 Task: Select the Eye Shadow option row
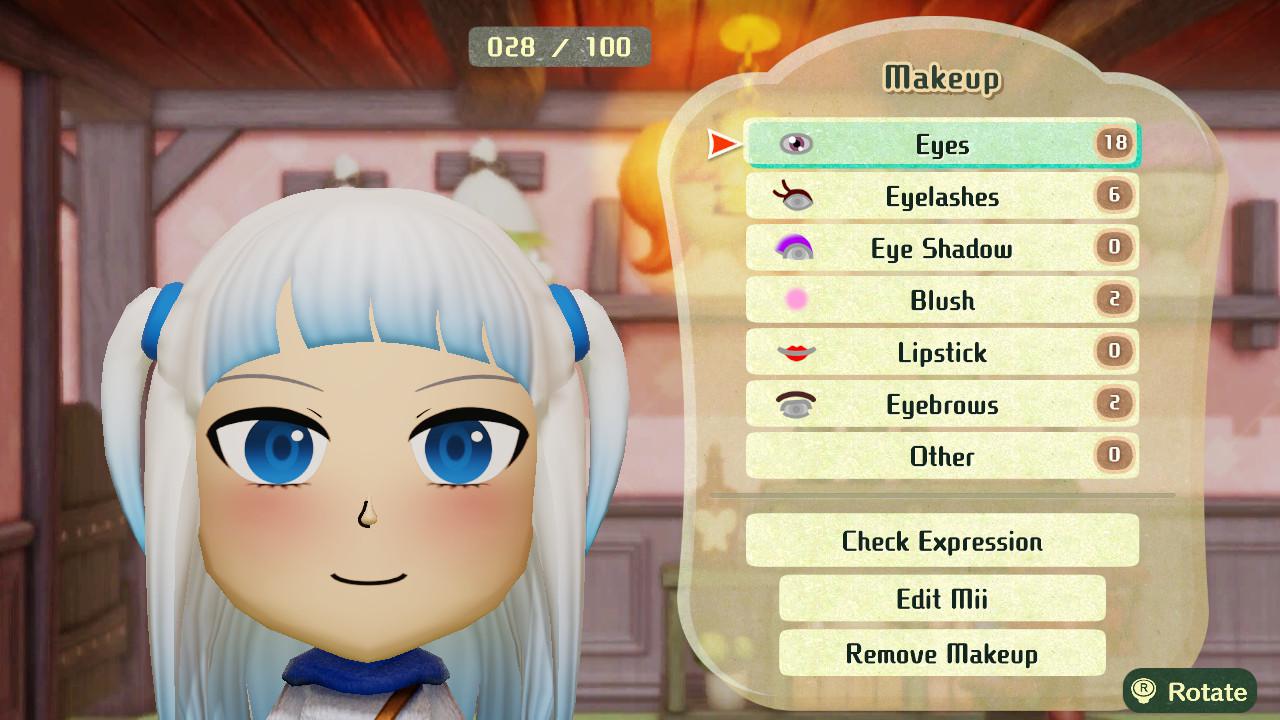940,248
